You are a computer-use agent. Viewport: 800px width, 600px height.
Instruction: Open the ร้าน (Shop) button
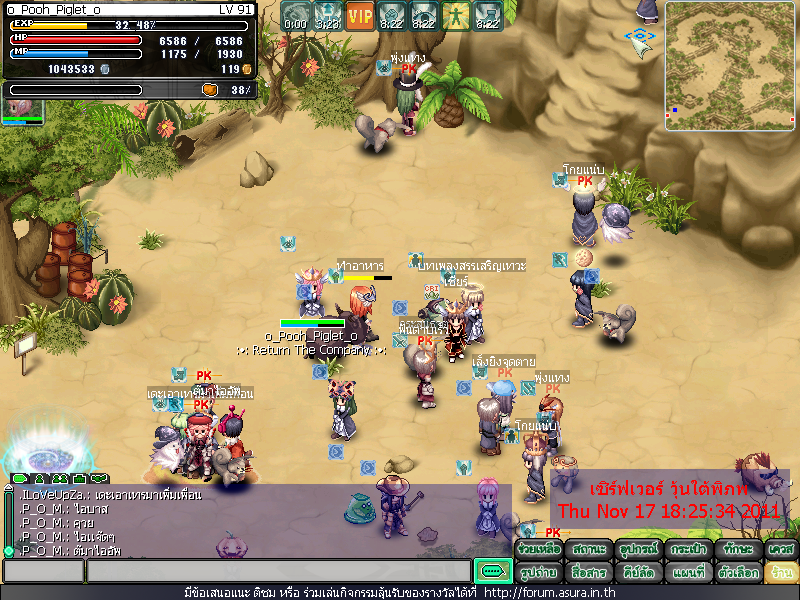coord(781,573)
